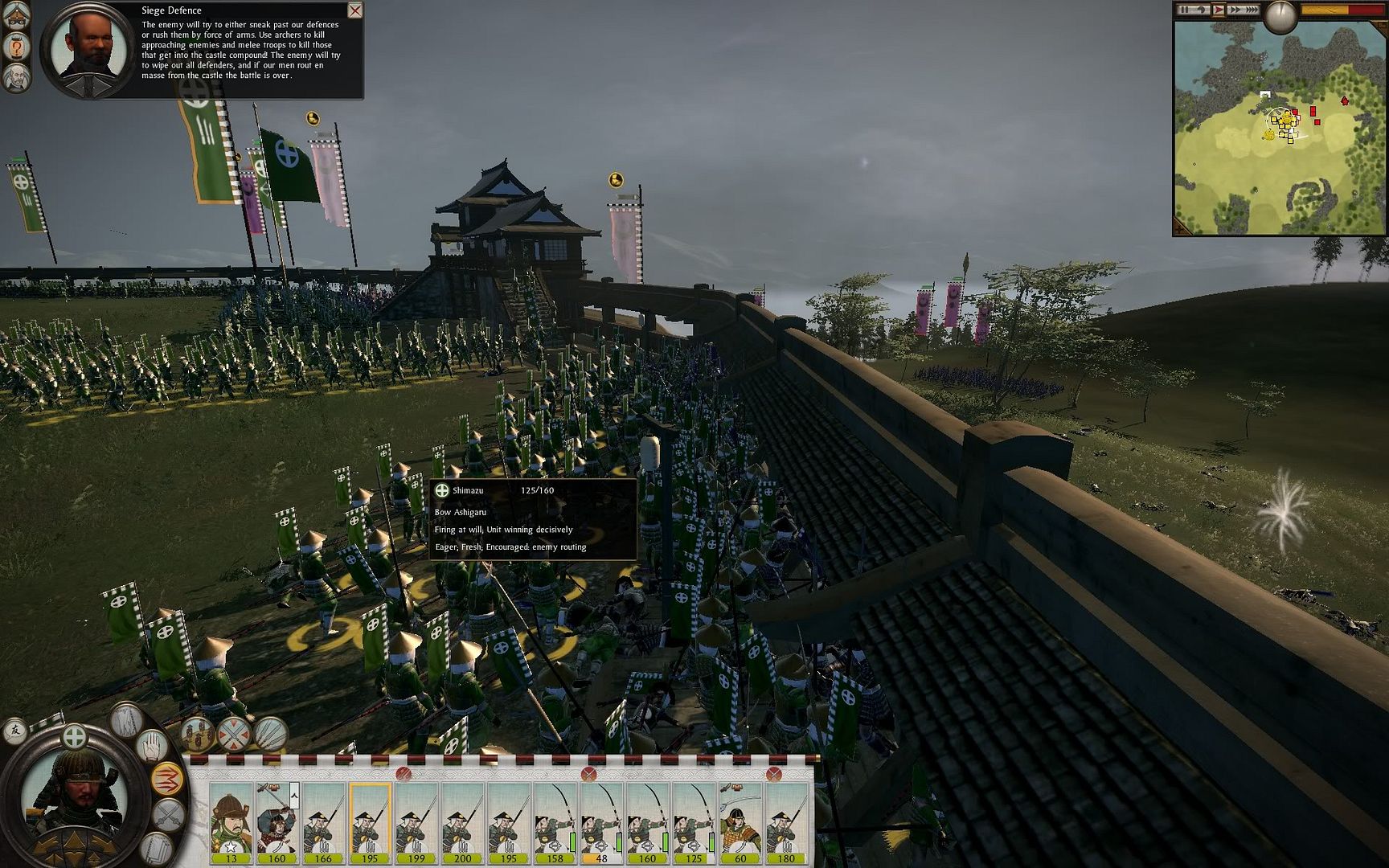Set battle speed to normal play
Viewport: 1389px width, 868px height.
point(1219,10)
